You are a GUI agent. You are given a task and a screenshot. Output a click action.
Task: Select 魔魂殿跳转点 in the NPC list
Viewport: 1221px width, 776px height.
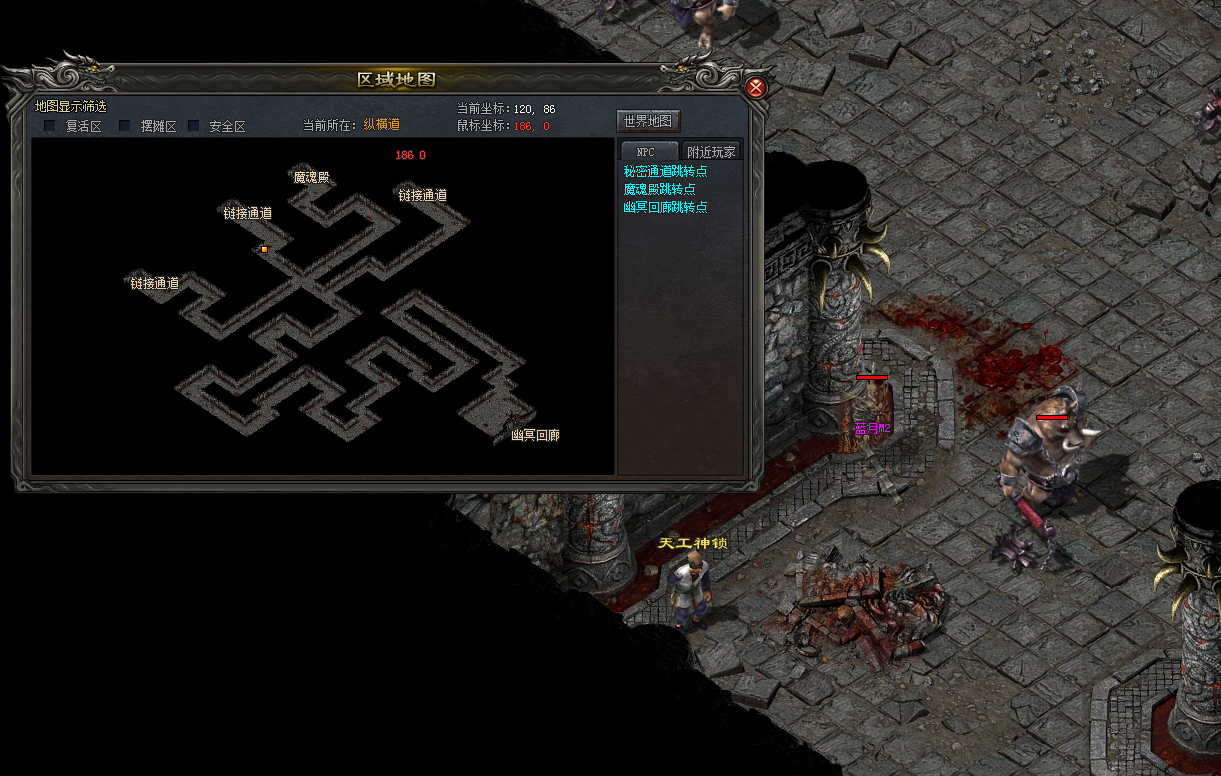click(x=659, y=189)
